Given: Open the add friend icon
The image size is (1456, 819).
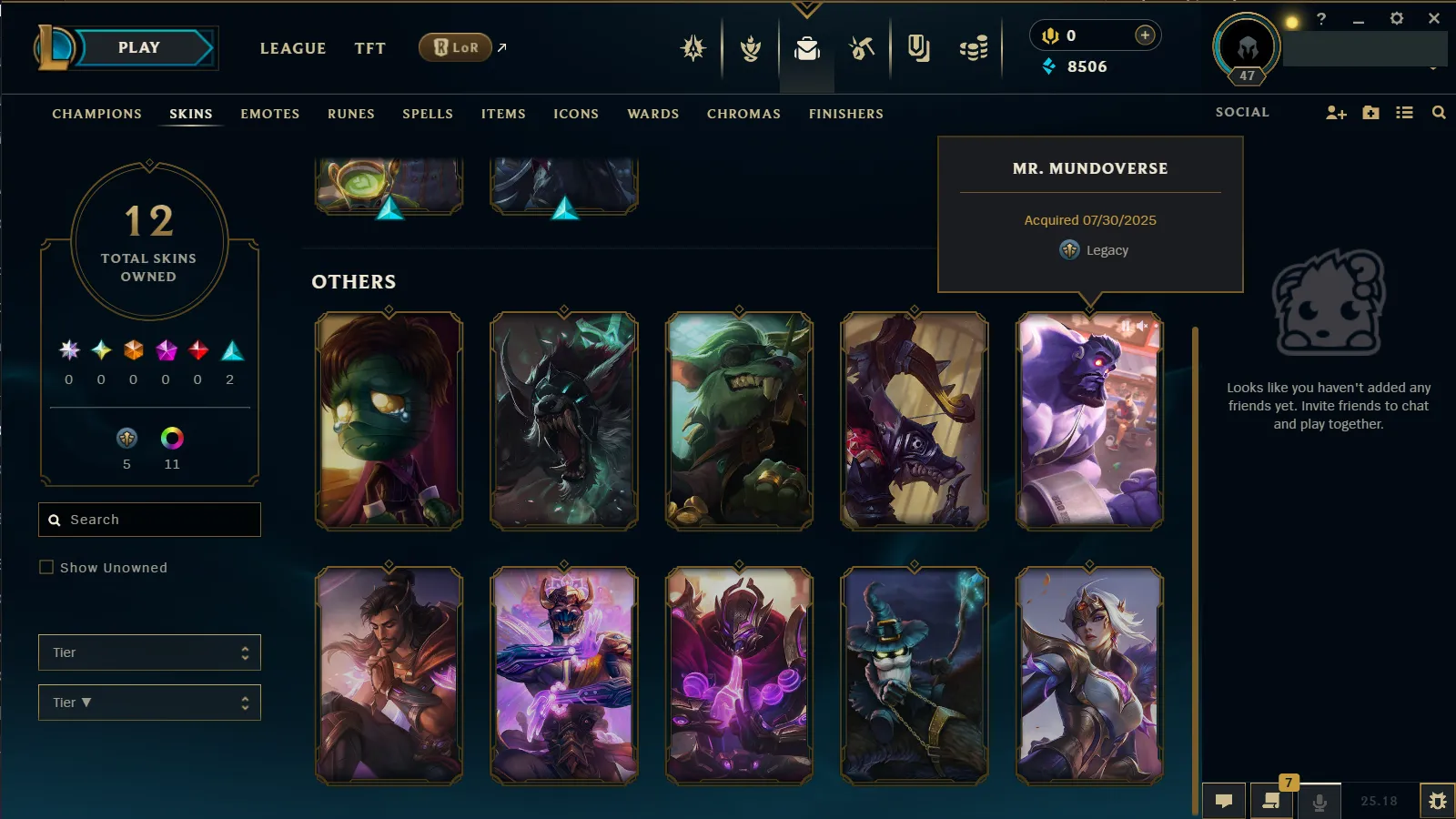Looking at the screenshot, I should [1335, 113].
